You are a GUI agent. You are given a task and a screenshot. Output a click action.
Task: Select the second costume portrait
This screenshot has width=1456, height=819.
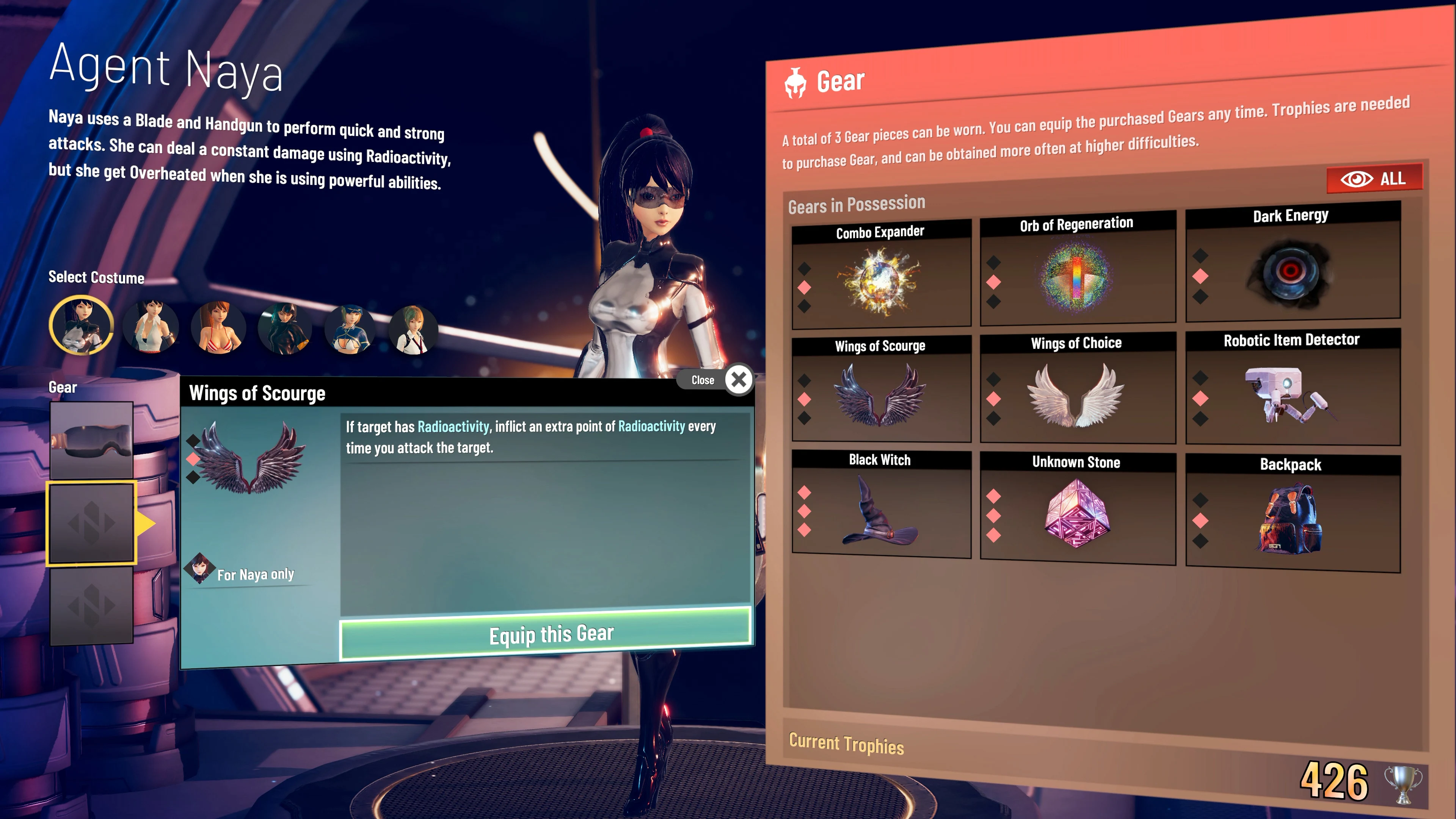point(151,328)
